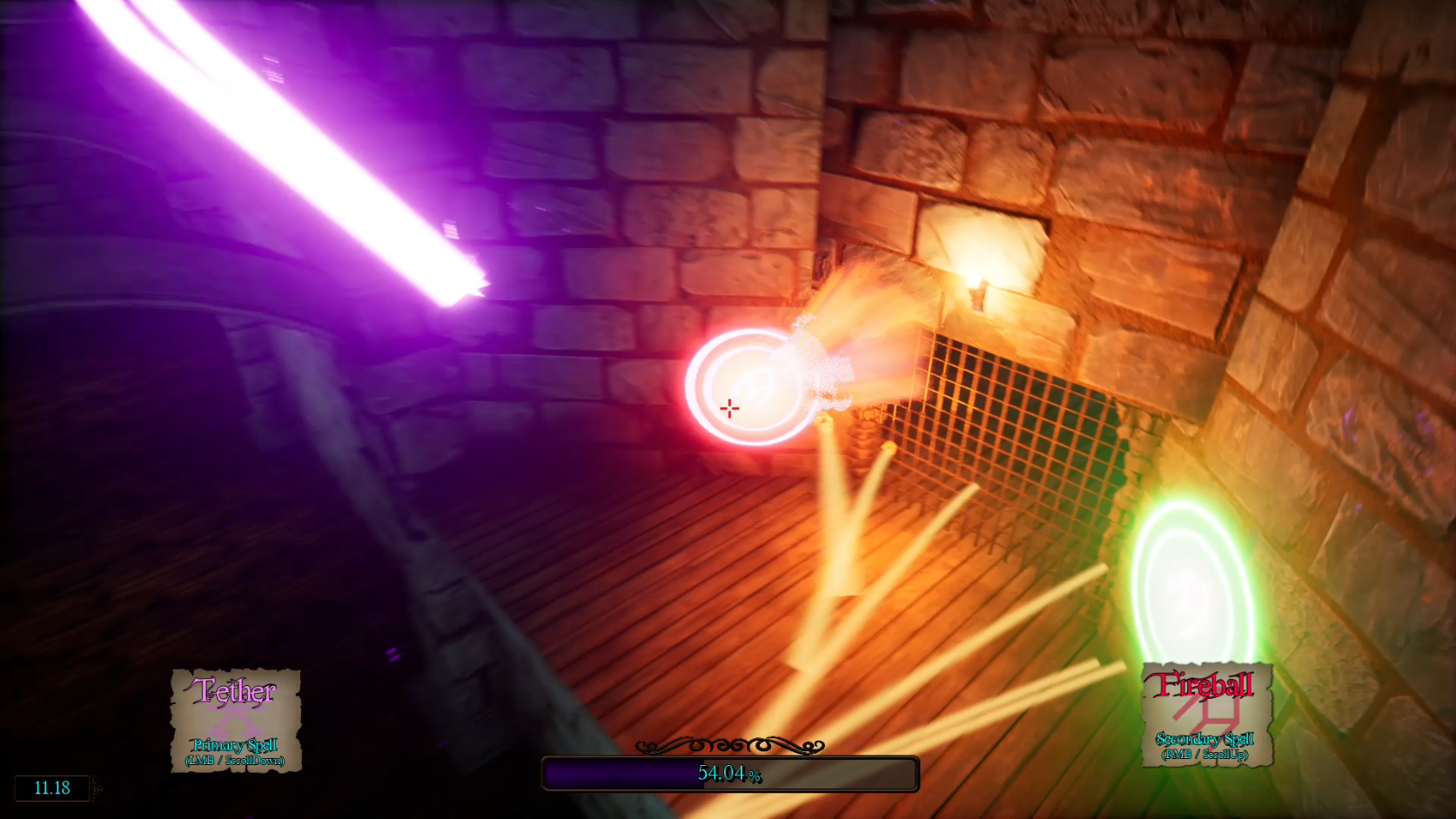Expand the Tether spell parchment panel

236,721
